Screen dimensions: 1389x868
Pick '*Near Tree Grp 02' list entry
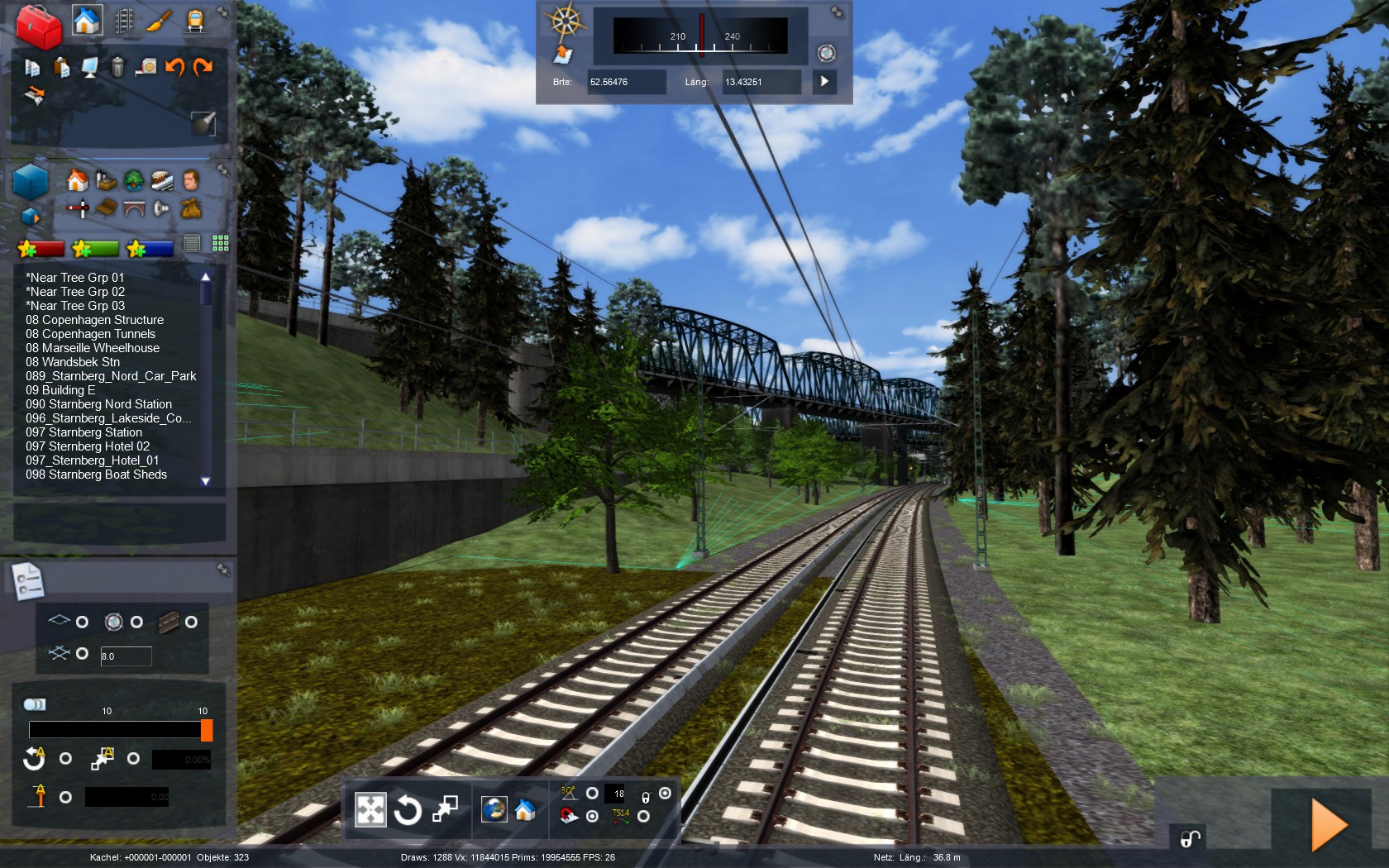75,292
